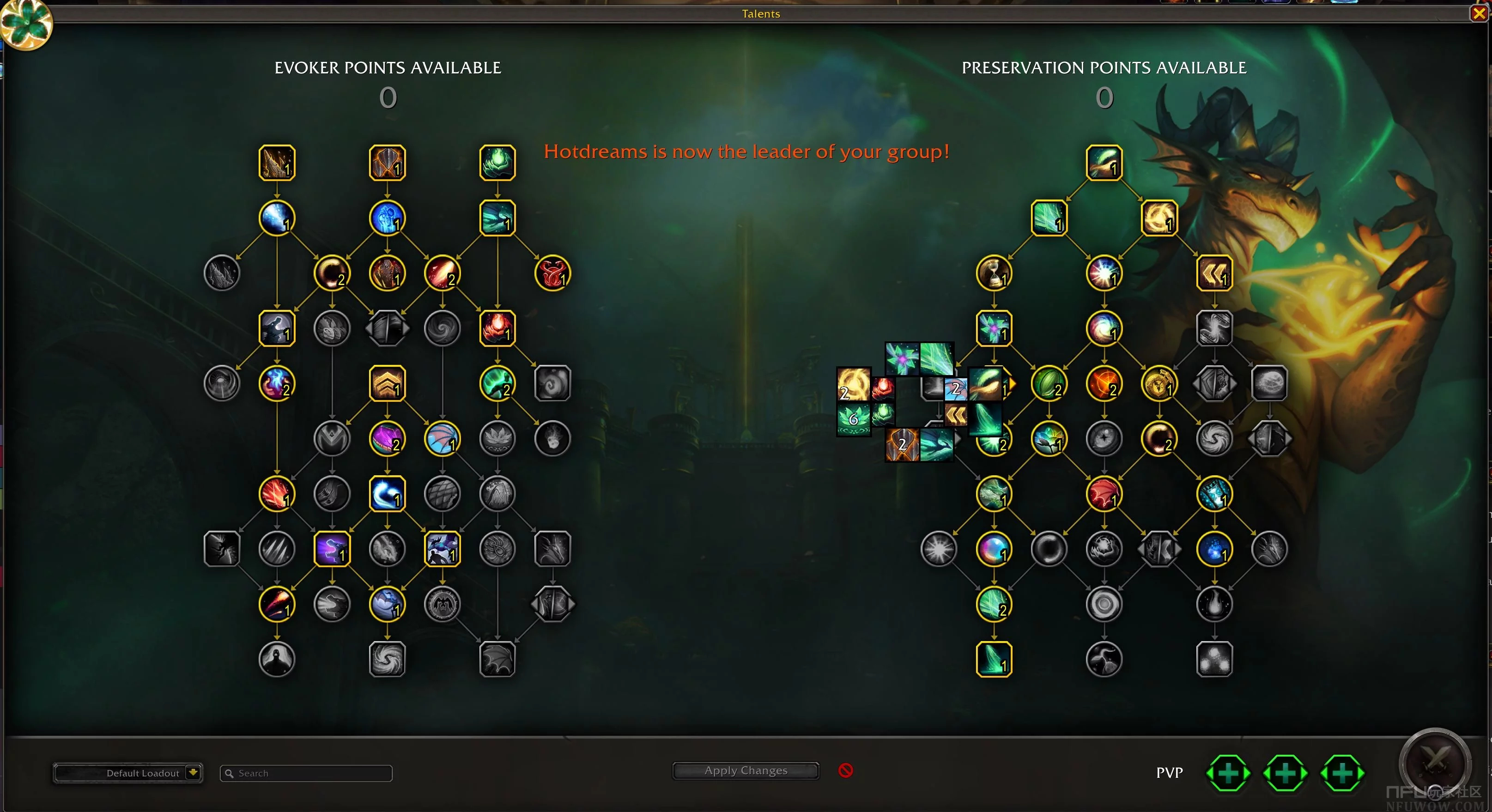
Task: Select the red twin-serpent talent
Action: [x=552, y=273]
